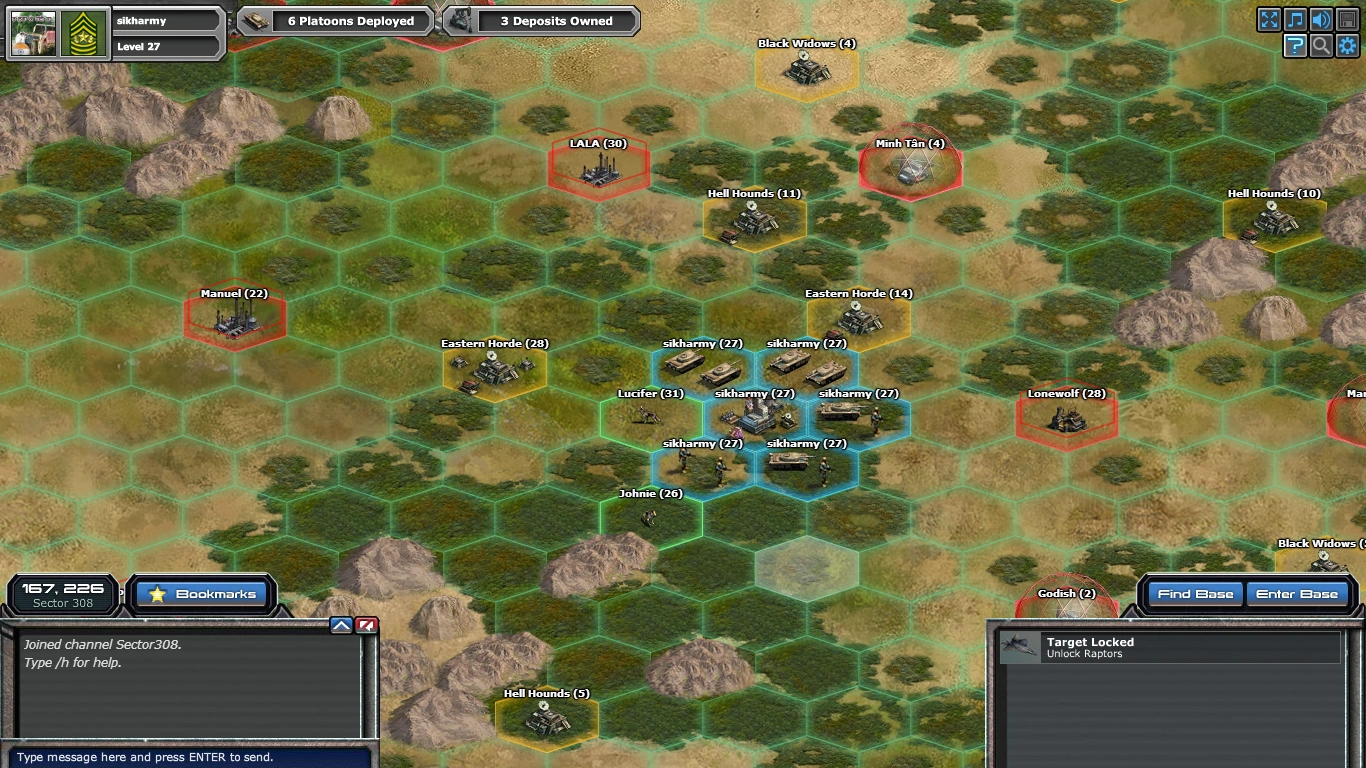Click the chat message input field

[190, 757]
